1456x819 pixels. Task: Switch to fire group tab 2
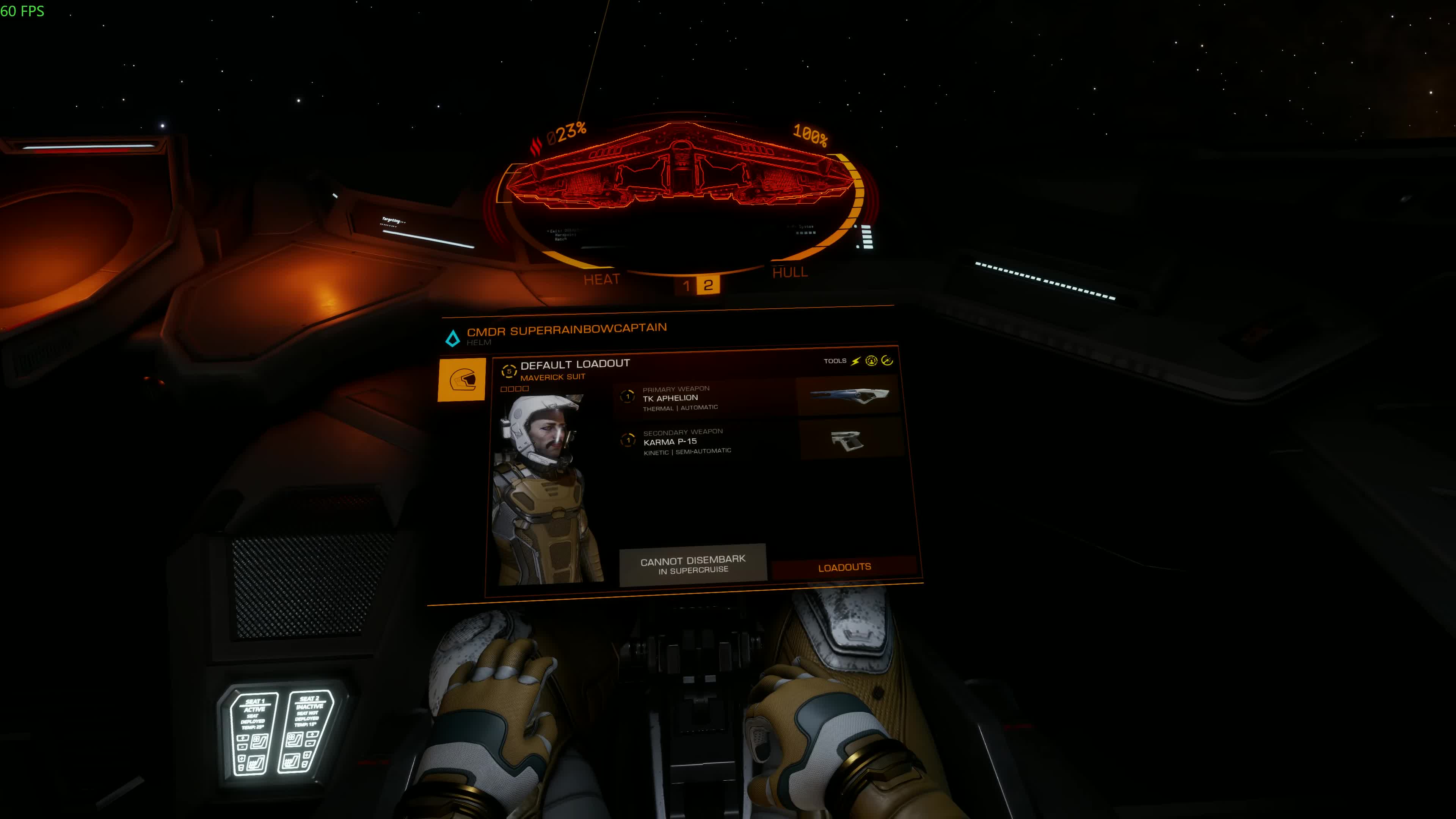pyautogui.click(x=708, y=285)
